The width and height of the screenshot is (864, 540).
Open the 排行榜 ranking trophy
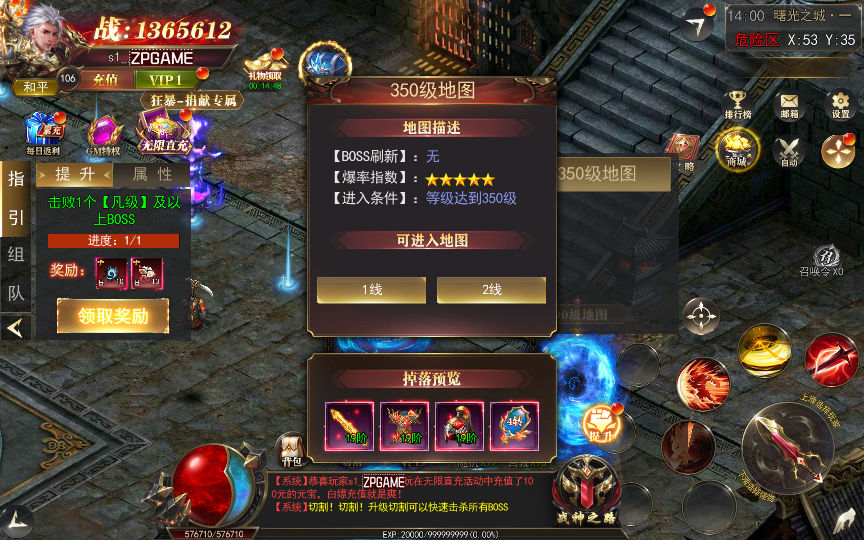[738, 103]
